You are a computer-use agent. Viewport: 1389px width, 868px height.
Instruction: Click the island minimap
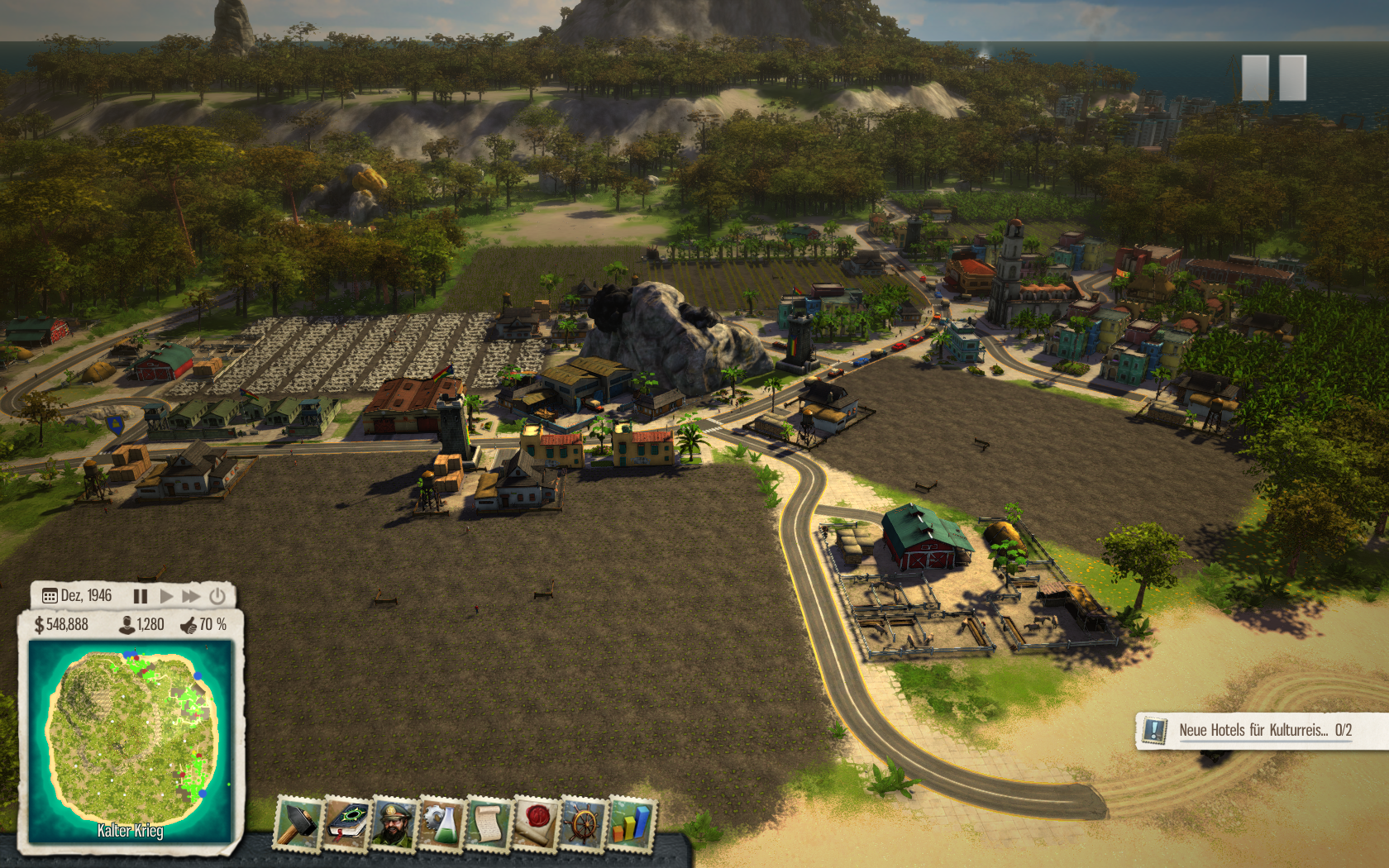(131, 742)
